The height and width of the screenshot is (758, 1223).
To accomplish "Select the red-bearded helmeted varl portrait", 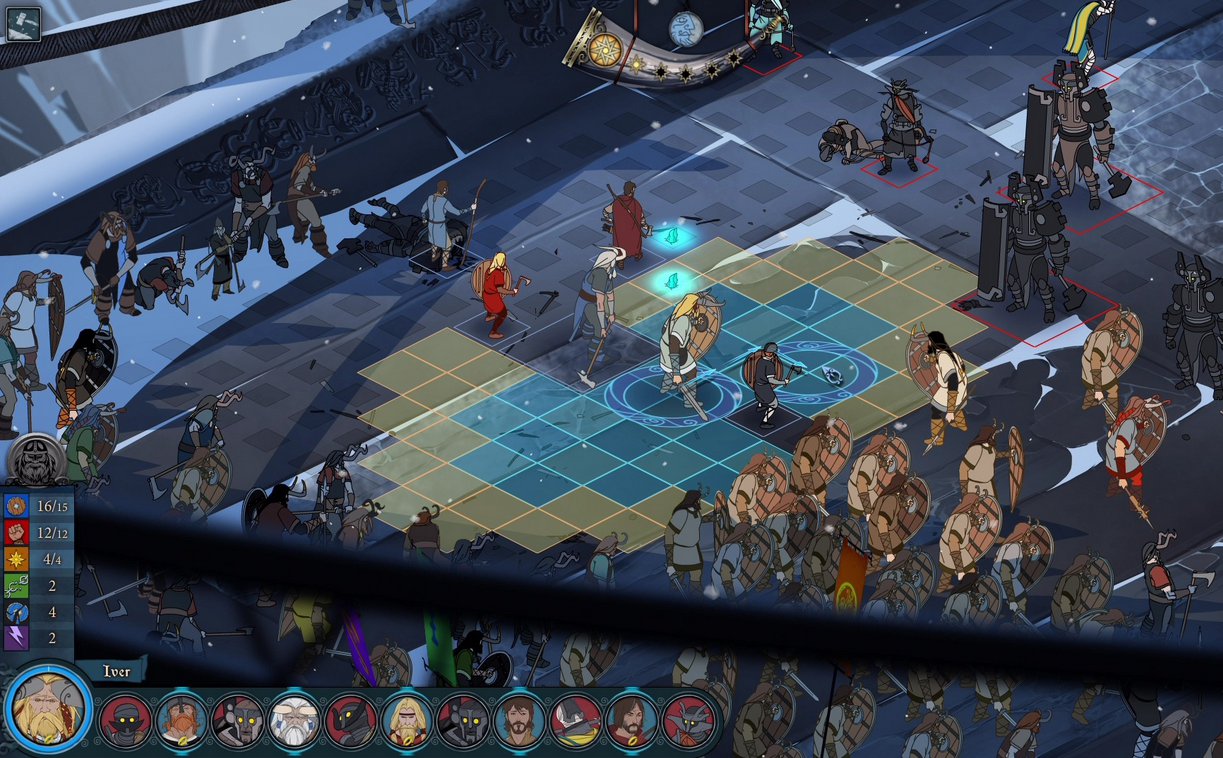I will [x=182, y=721].
